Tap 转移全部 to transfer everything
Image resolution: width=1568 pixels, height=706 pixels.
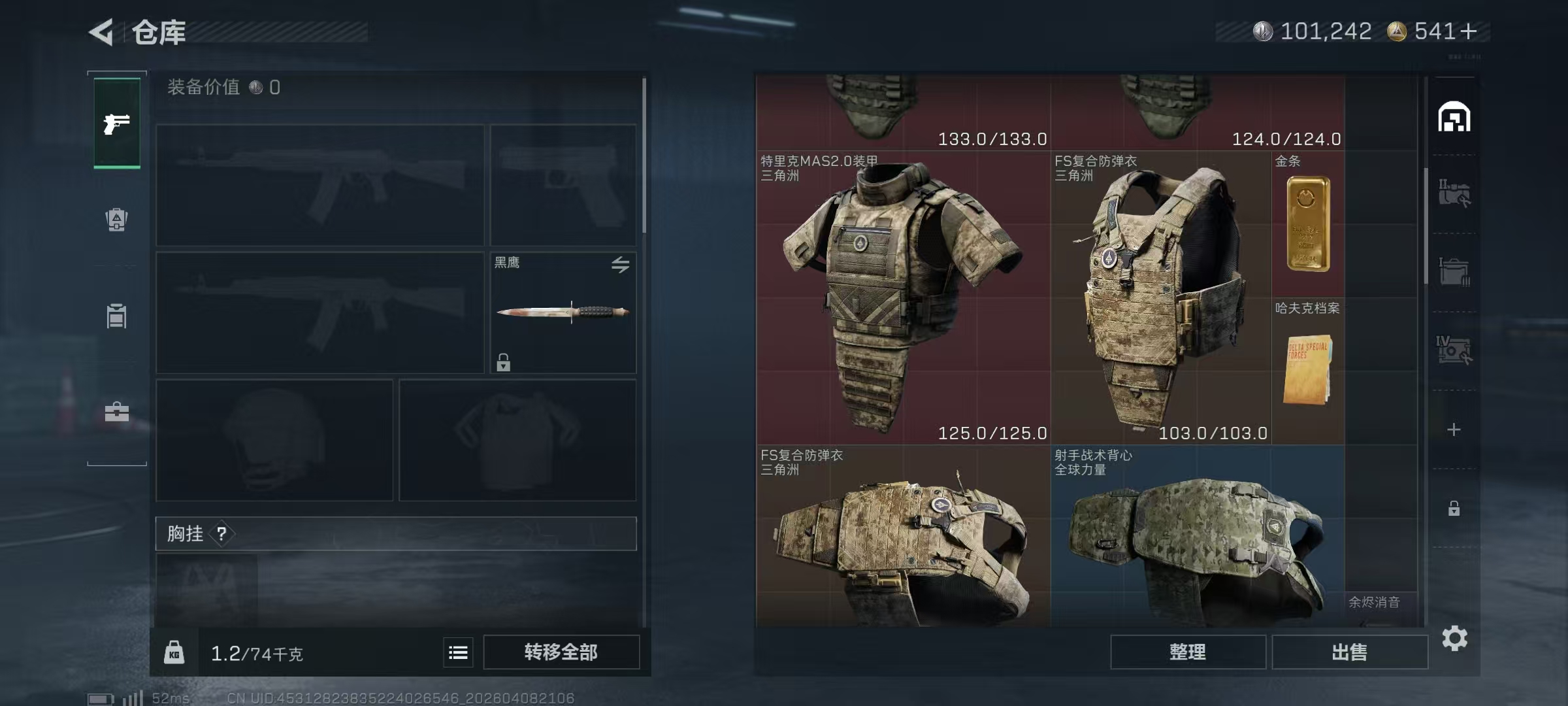tap(561, 652)
